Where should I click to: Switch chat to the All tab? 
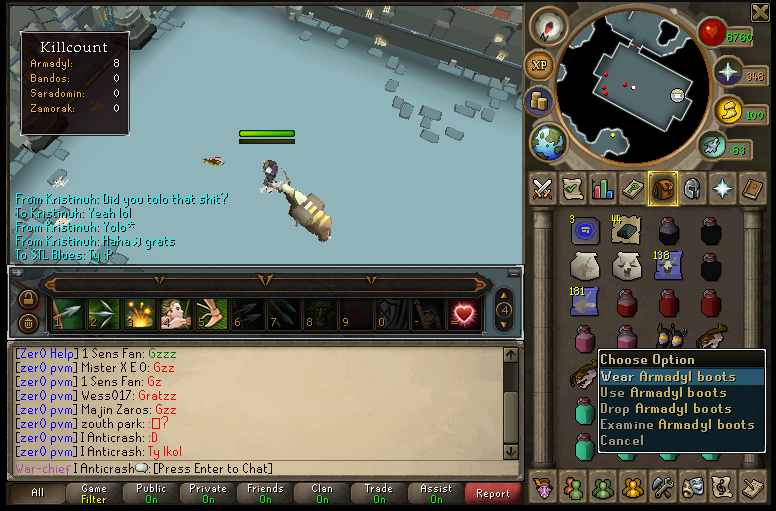[37, 493]
